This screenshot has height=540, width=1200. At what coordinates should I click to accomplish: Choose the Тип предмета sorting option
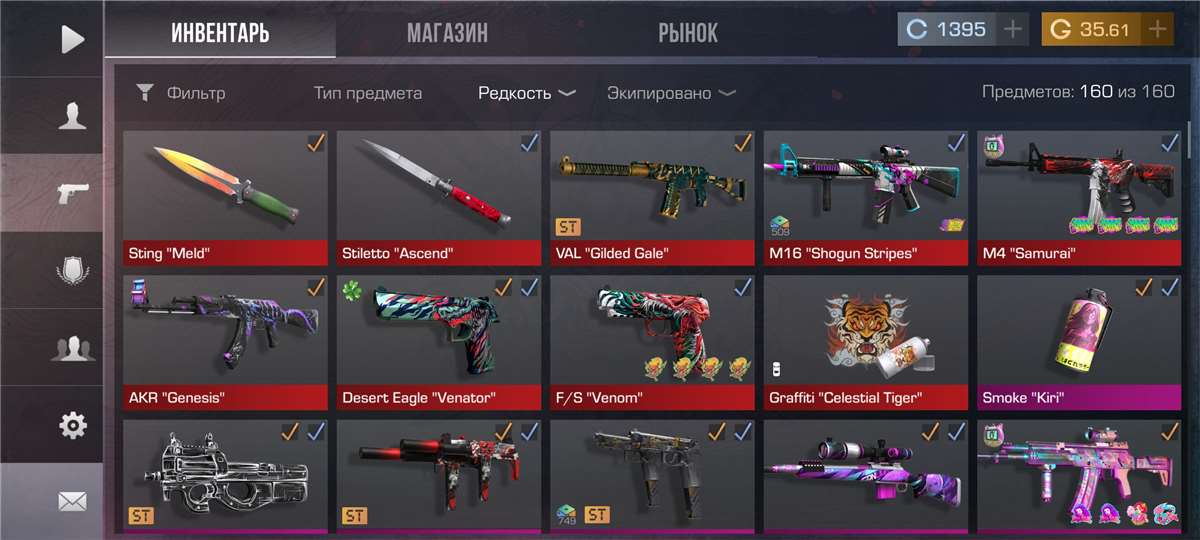point(367,93)
